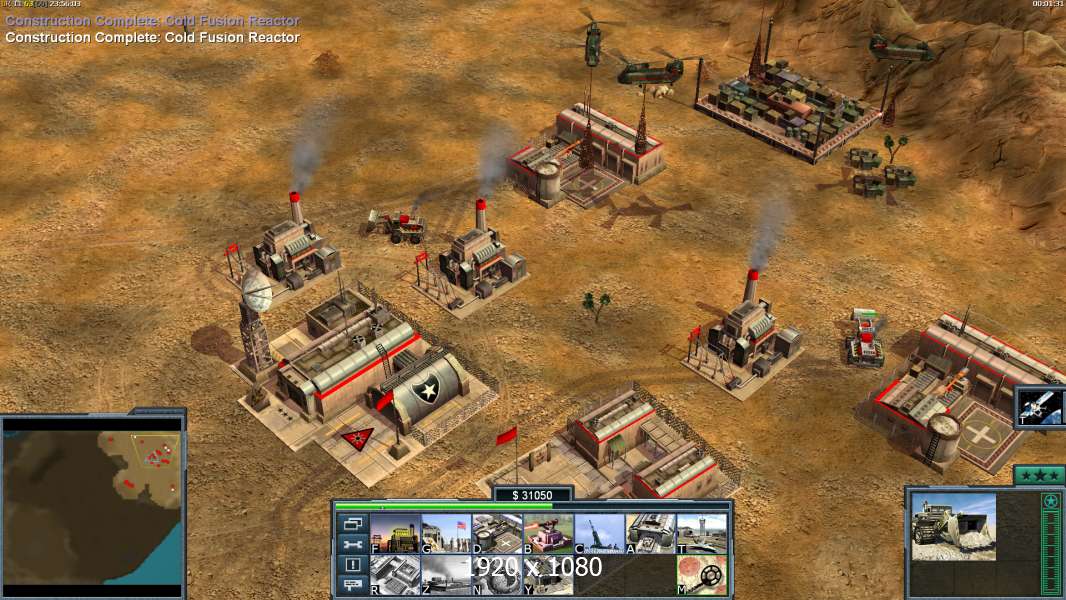
Task: Build a Cold Fusion Reactor from the command bar
Action: tap(395, 533)
